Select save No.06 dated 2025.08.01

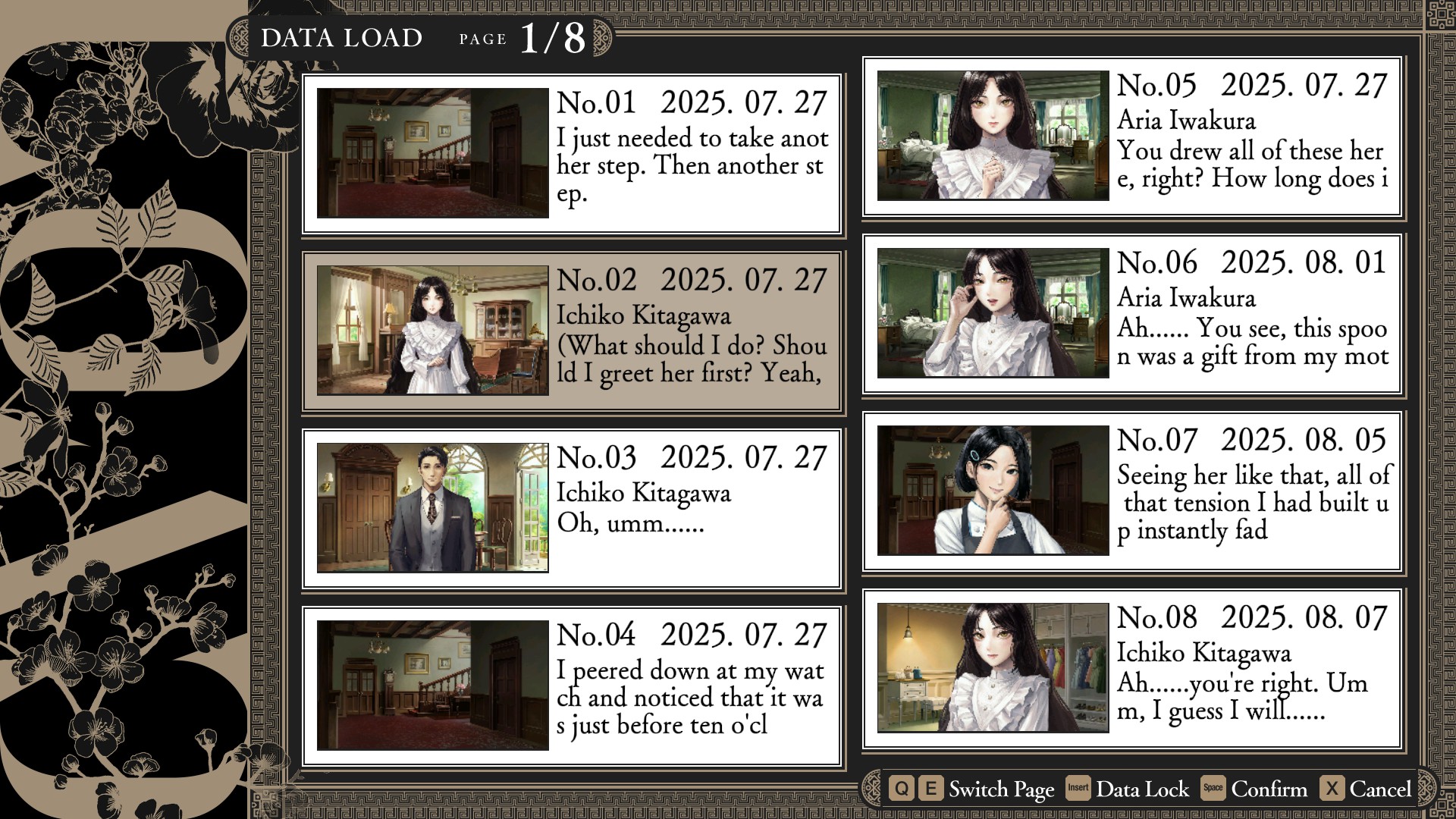coord(1133,314)
